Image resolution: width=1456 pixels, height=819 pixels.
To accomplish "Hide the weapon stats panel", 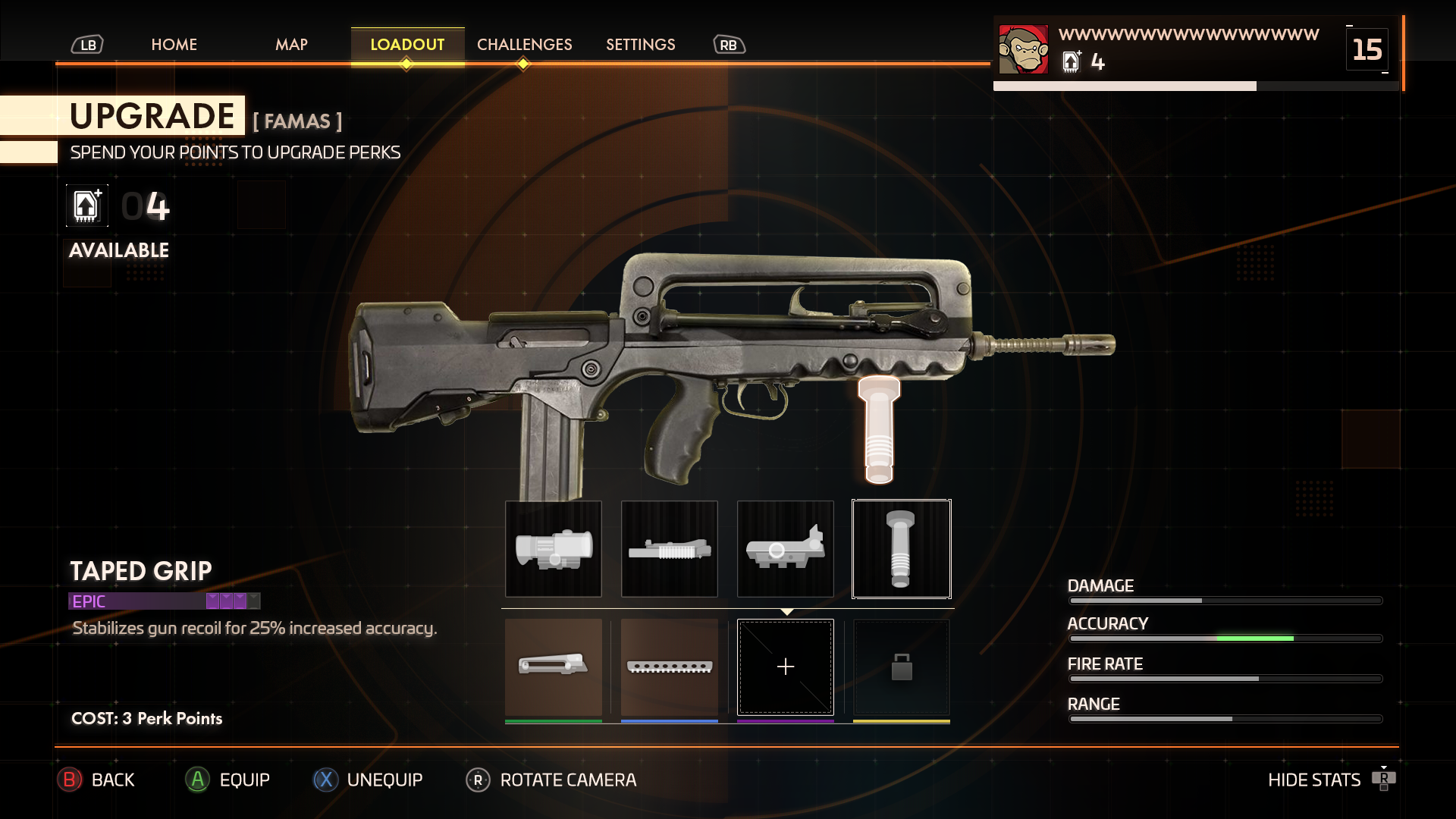I will [x=1331, y=780].
